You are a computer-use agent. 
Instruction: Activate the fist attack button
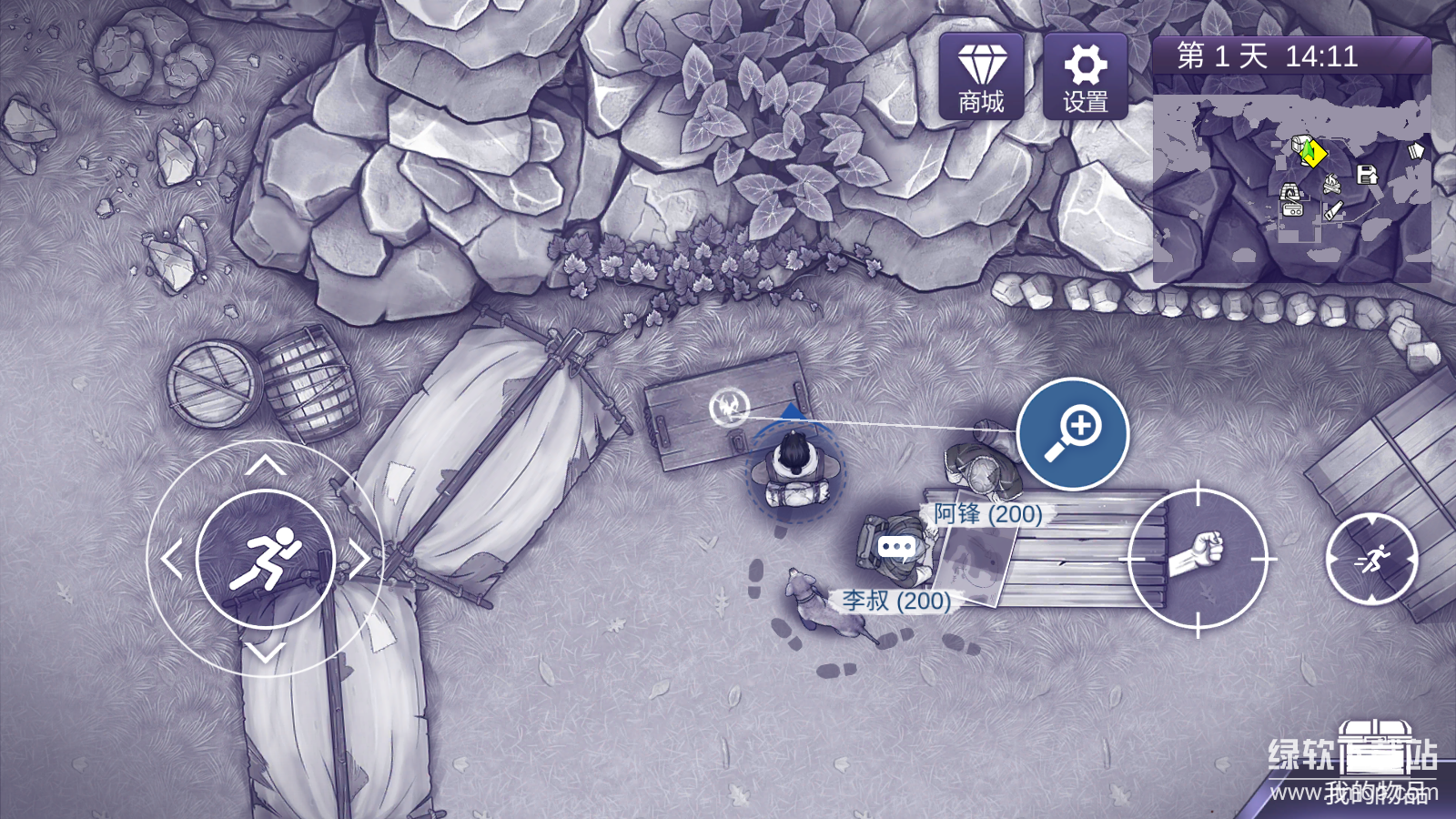click(1198, 558)
